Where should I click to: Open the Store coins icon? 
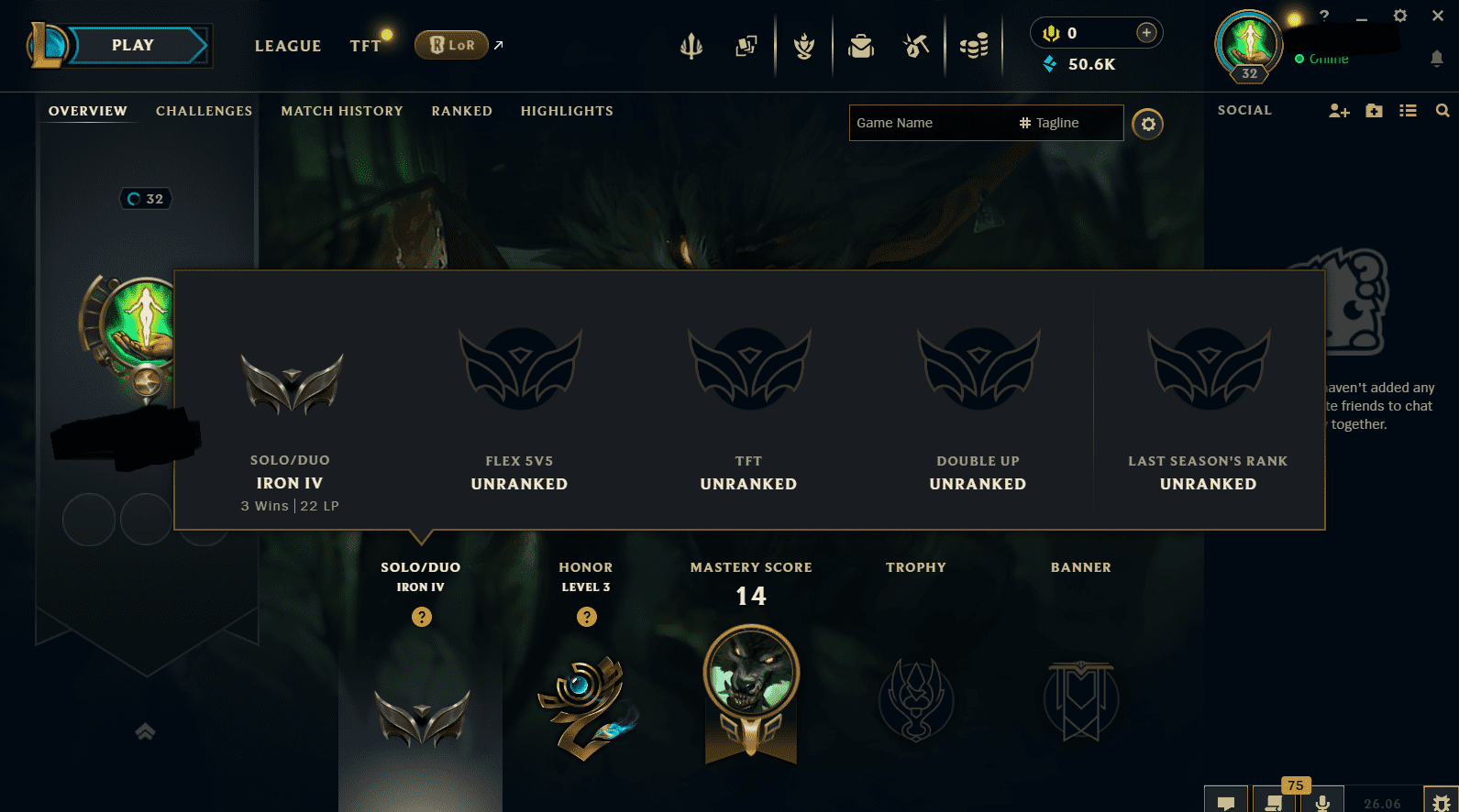pos(974,46)
